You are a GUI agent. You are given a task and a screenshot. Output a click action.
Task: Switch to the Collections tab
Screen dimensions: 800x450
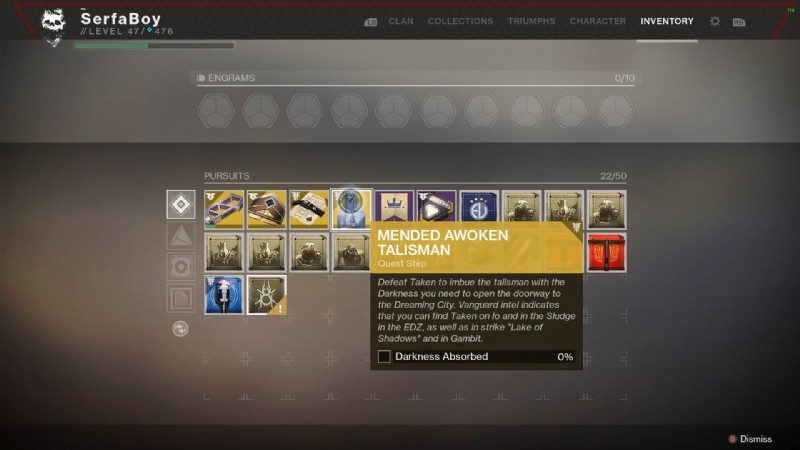click(461, 21)
